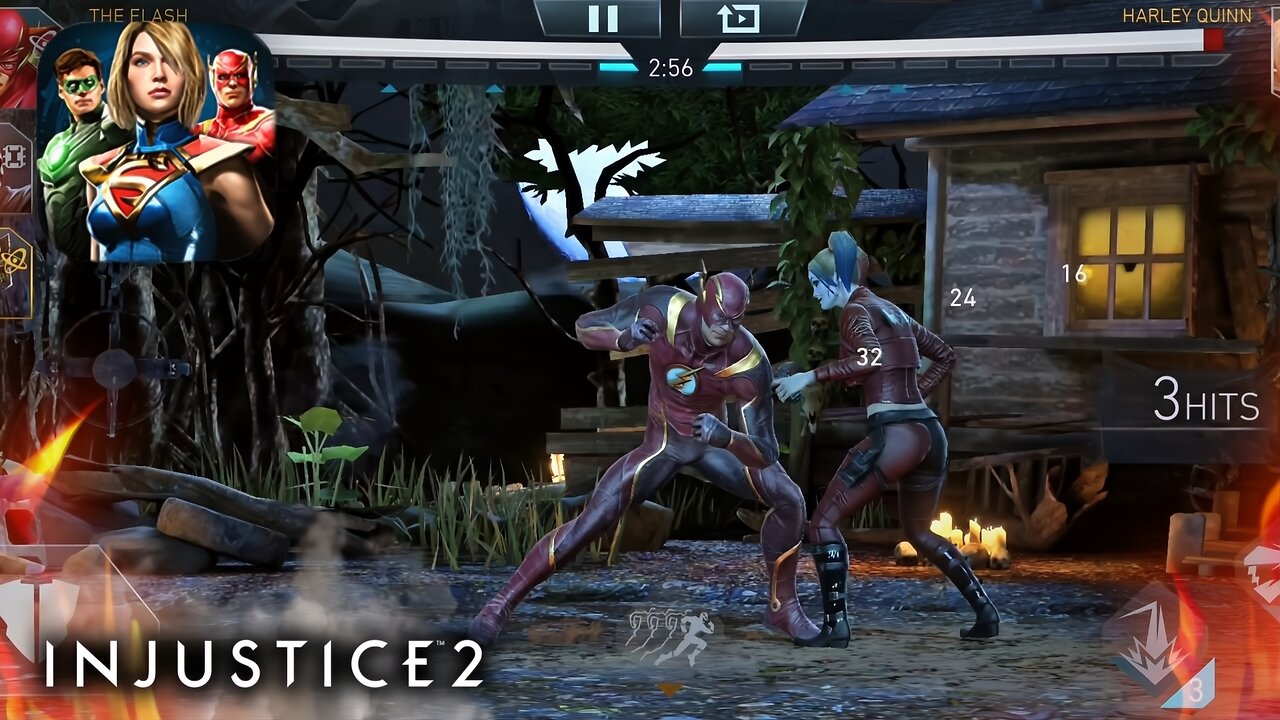Activate the circuit hexagon ability icon on sidebar
This screenshot has width=1280, height=720.
tap(12, 155)
